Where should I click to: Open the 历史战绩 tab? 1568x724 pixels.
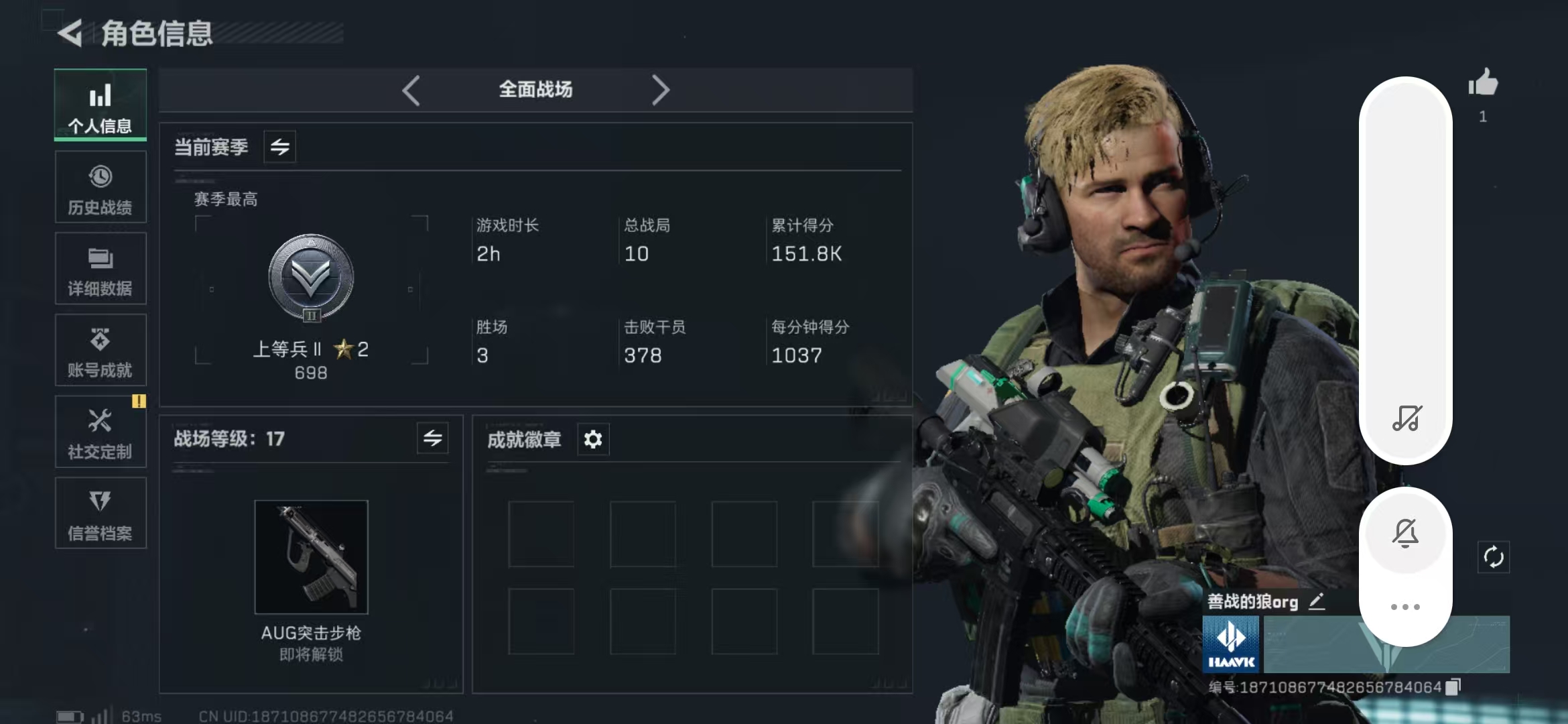pos(101,187)
